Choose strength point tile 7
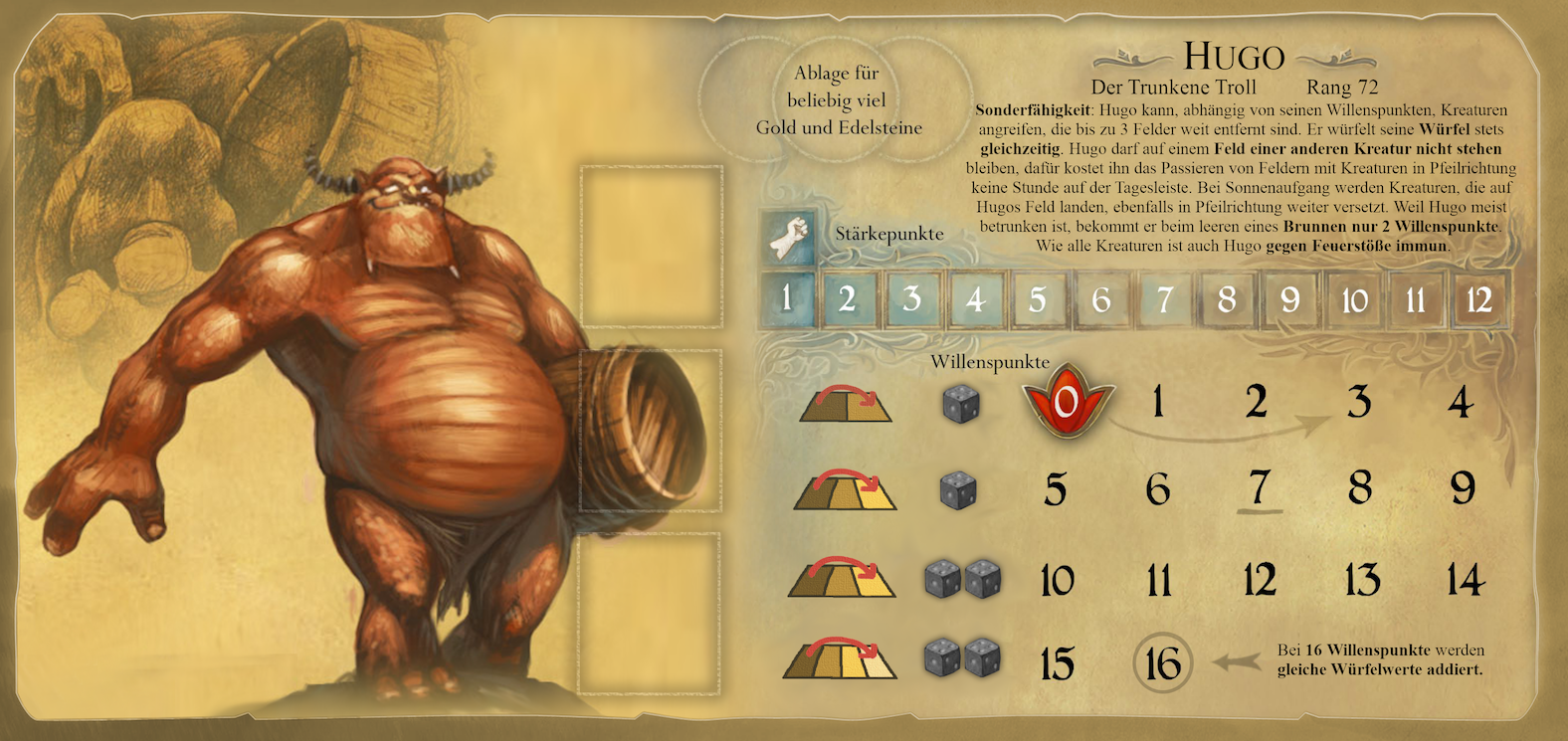 1164,298
